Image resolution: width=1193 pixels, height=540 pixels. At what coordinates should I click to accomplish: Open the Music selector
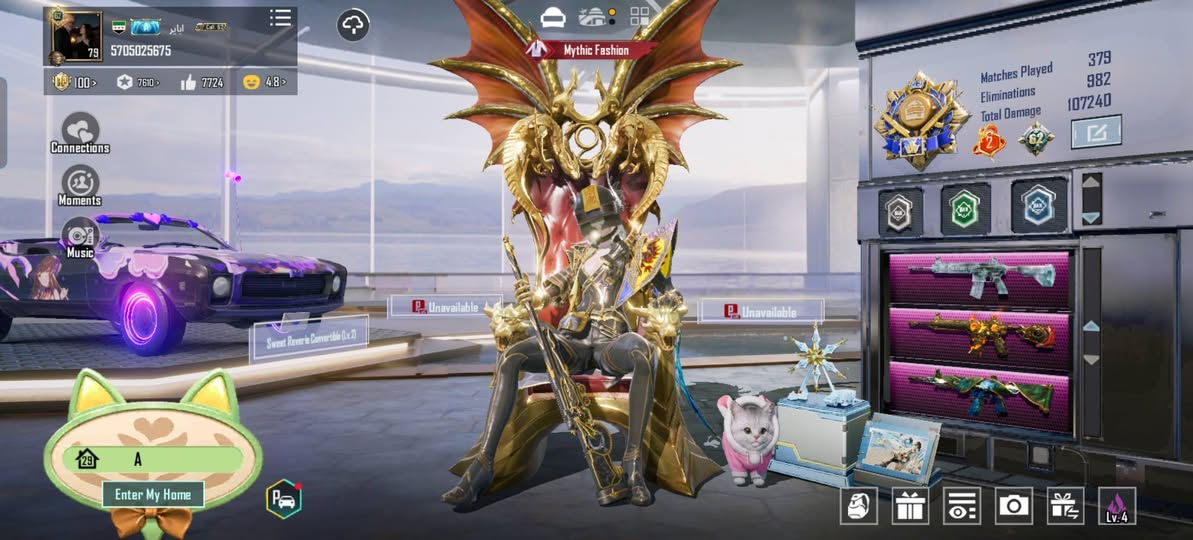[x=80, y=237]
